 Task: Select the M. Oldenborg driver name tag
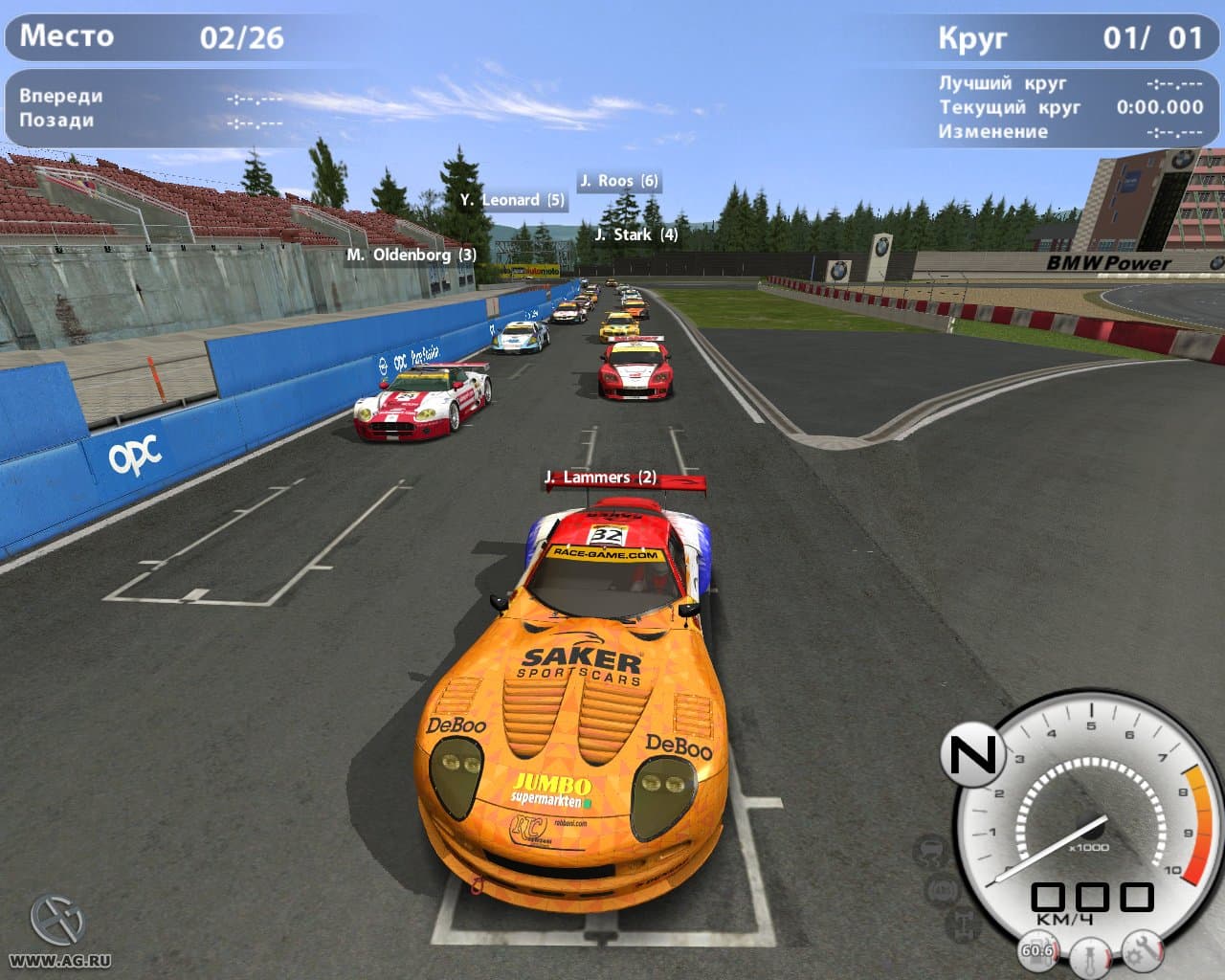412,255
